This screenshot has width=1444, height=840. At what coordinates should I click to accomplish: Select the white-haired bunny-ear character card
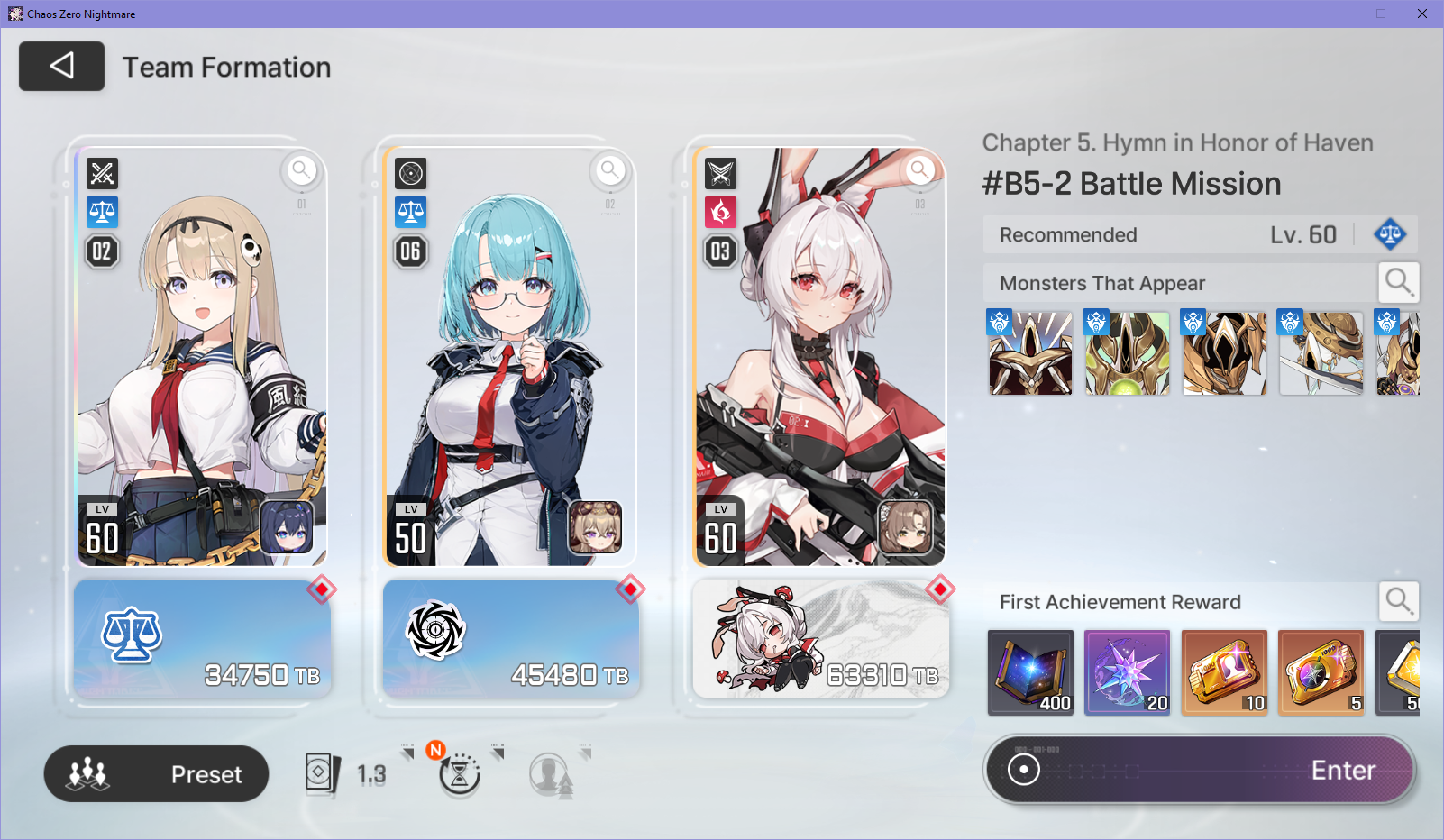(x=818, y=361)
